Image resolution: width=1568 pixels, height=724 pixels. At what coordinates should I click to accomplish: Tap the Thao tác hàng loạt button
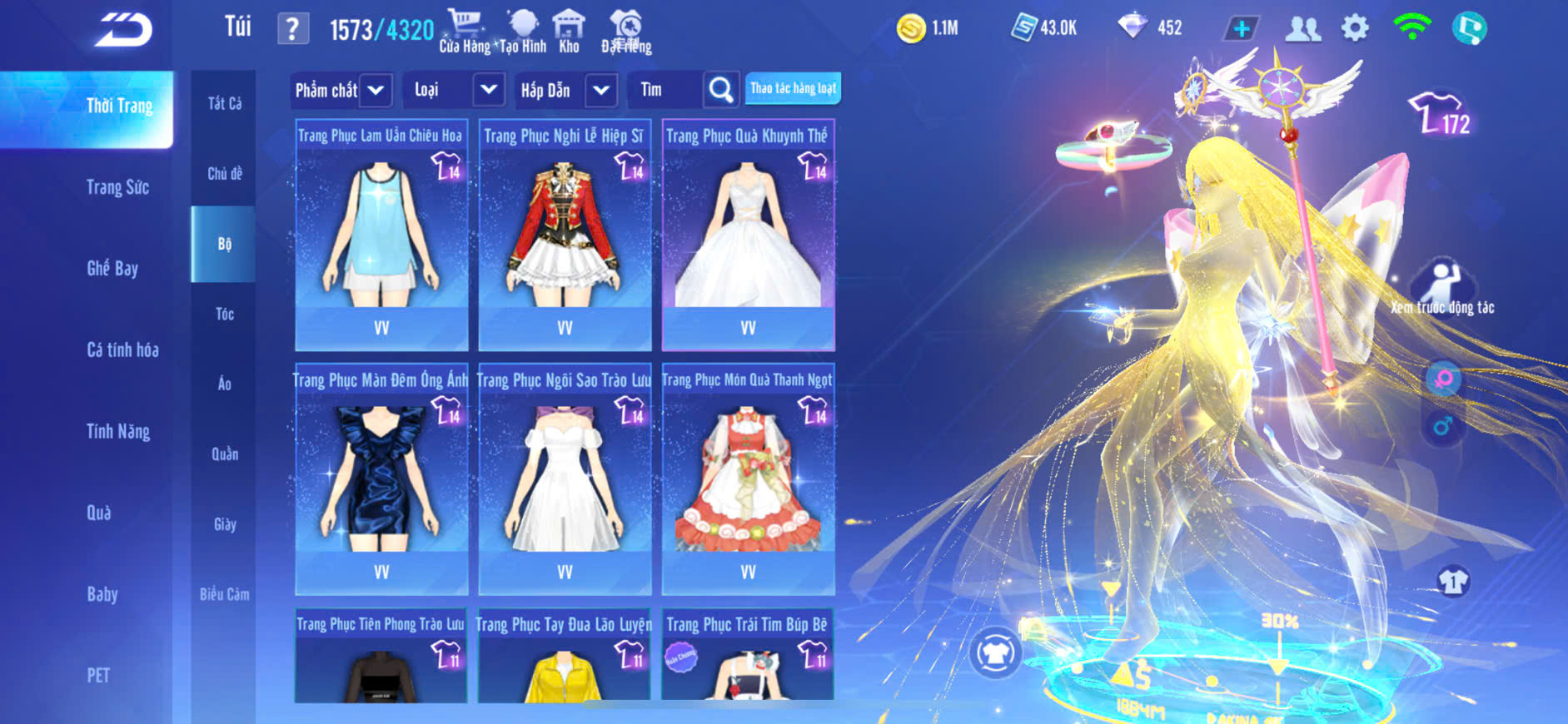[793, 88]
